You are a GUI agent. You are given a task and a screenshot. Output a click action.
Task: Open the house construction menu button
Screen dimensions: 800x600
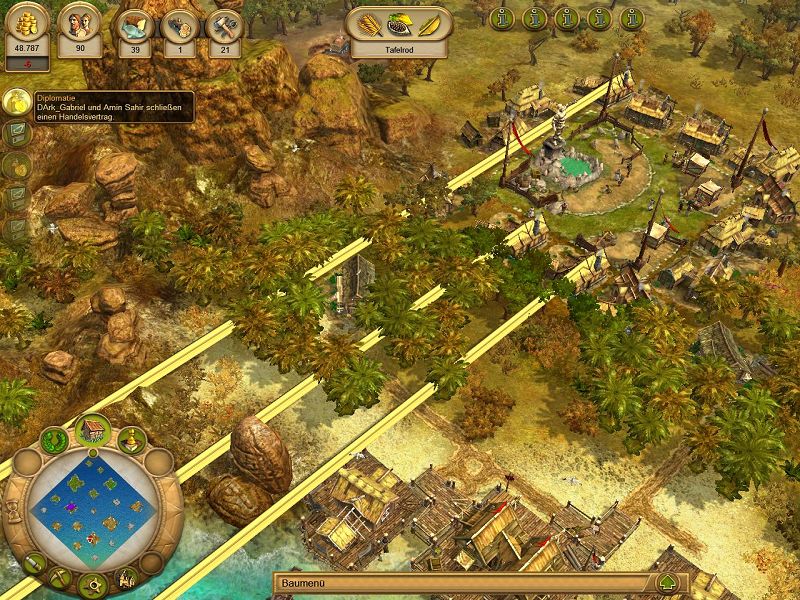pyautogui.click(x=93, y=430)
